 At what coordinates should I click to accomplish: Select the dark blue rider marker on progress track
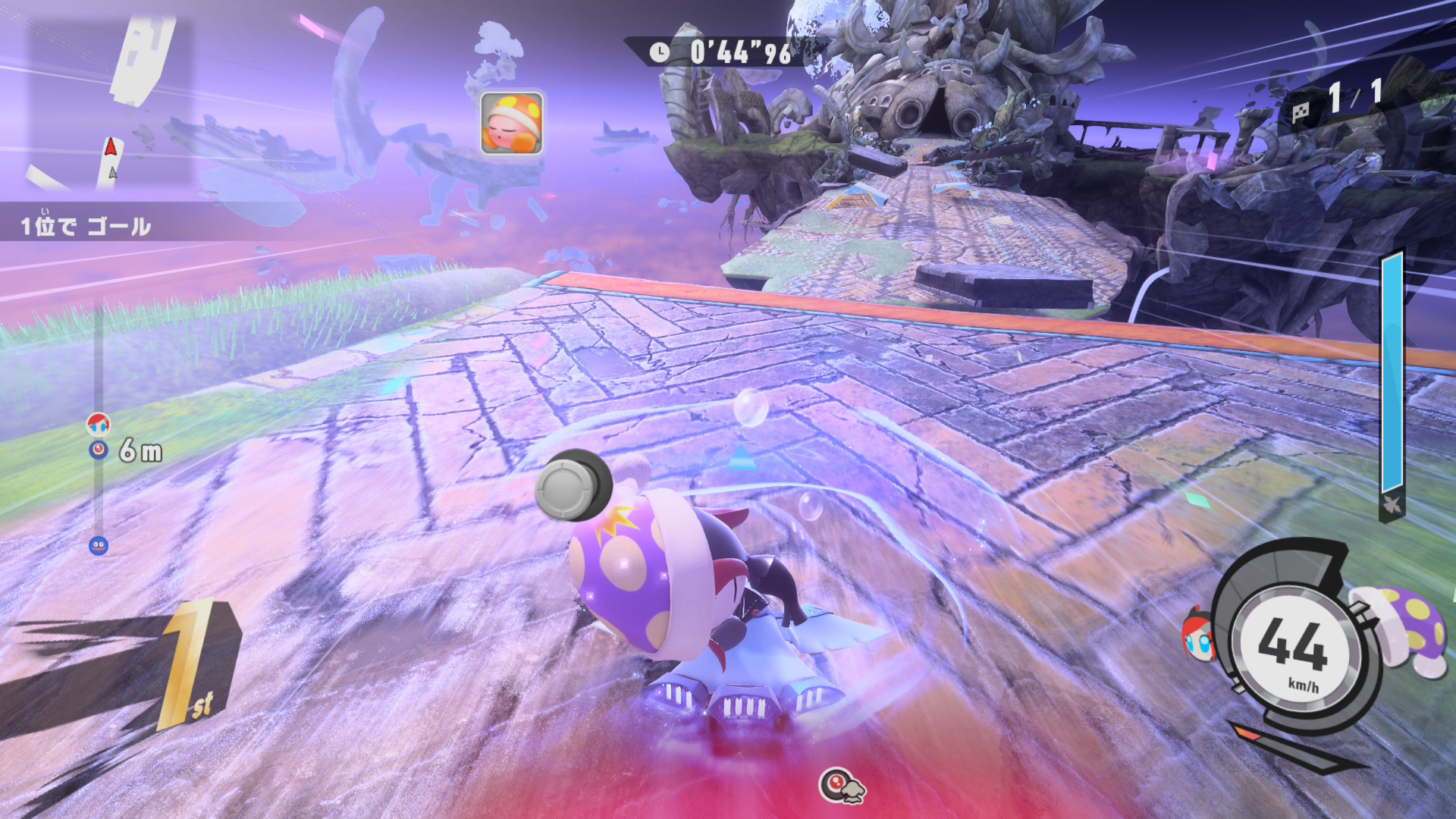pyautogui.click(x=99, y=545)
